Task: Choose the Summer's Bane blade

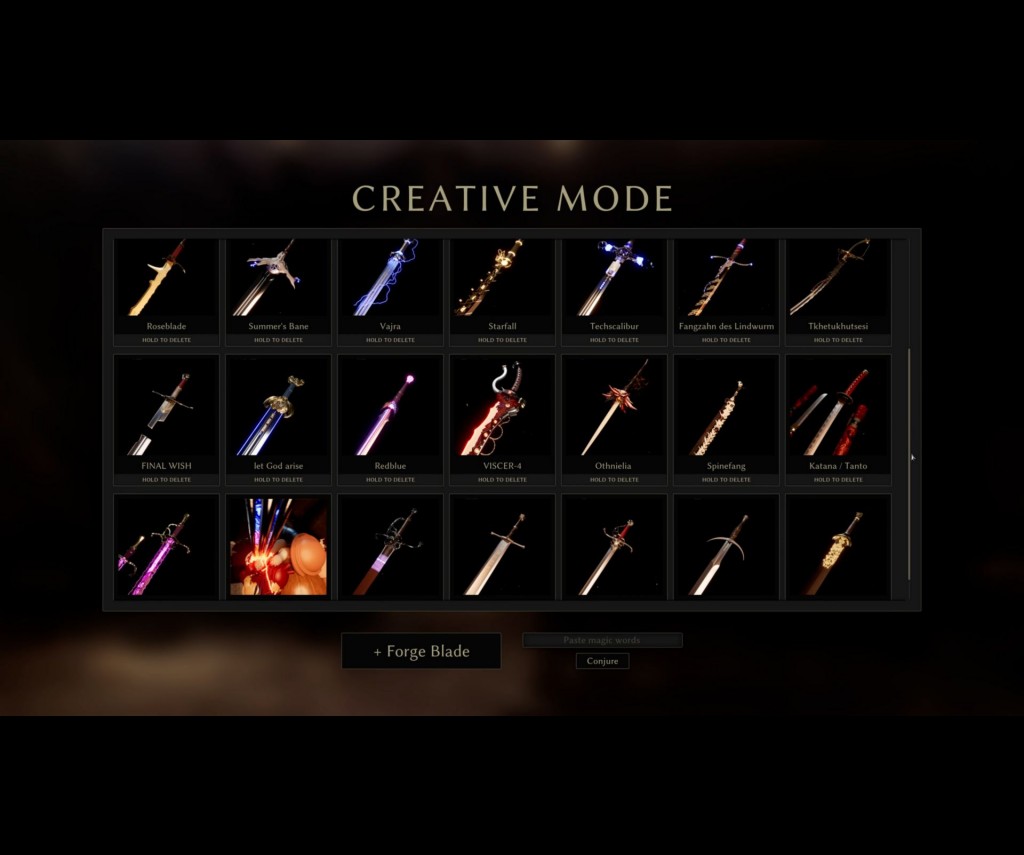Action: point(278,279)
